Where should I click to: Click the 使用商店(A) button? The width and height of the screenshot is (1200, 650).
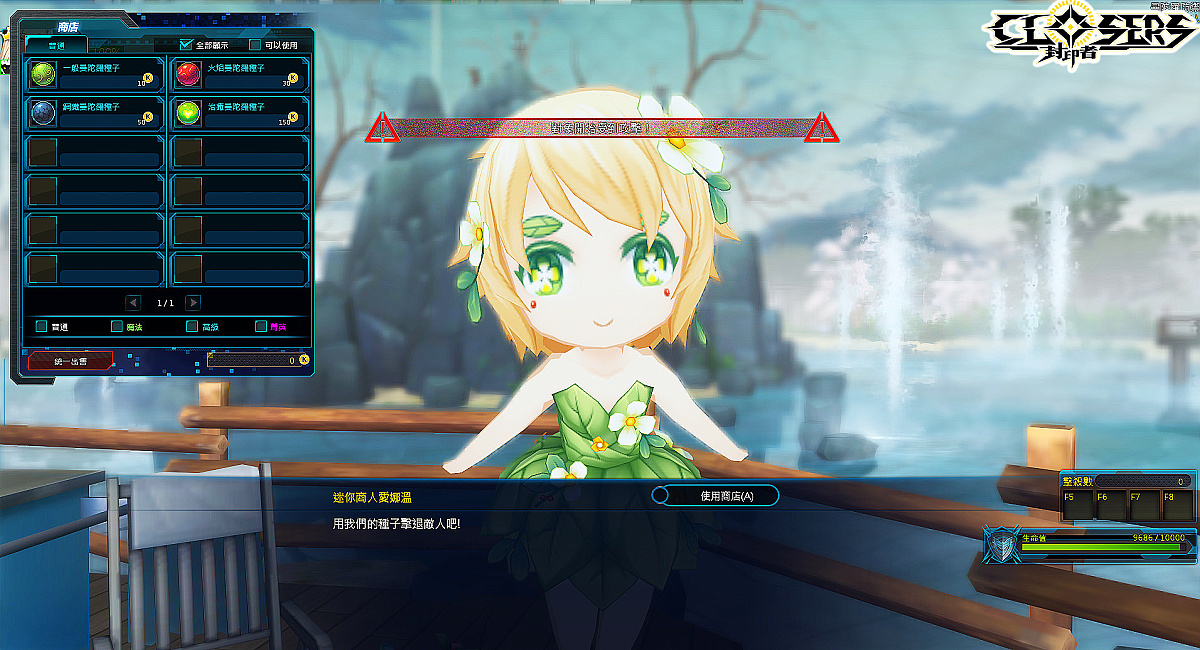tap(715, 496)
